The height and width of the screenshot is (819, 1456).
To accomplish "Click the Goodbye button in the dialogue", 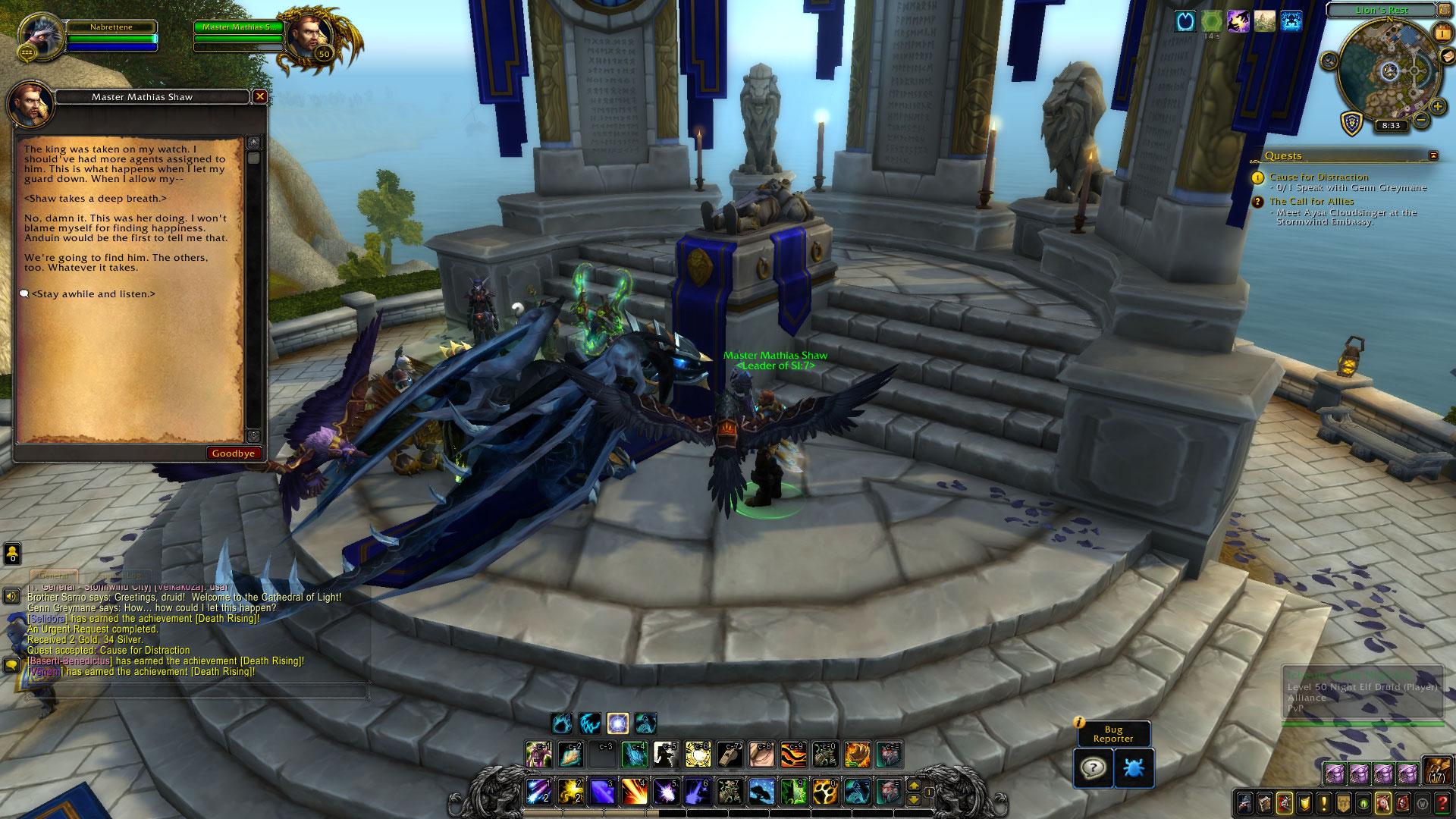I will pos(234,453).
